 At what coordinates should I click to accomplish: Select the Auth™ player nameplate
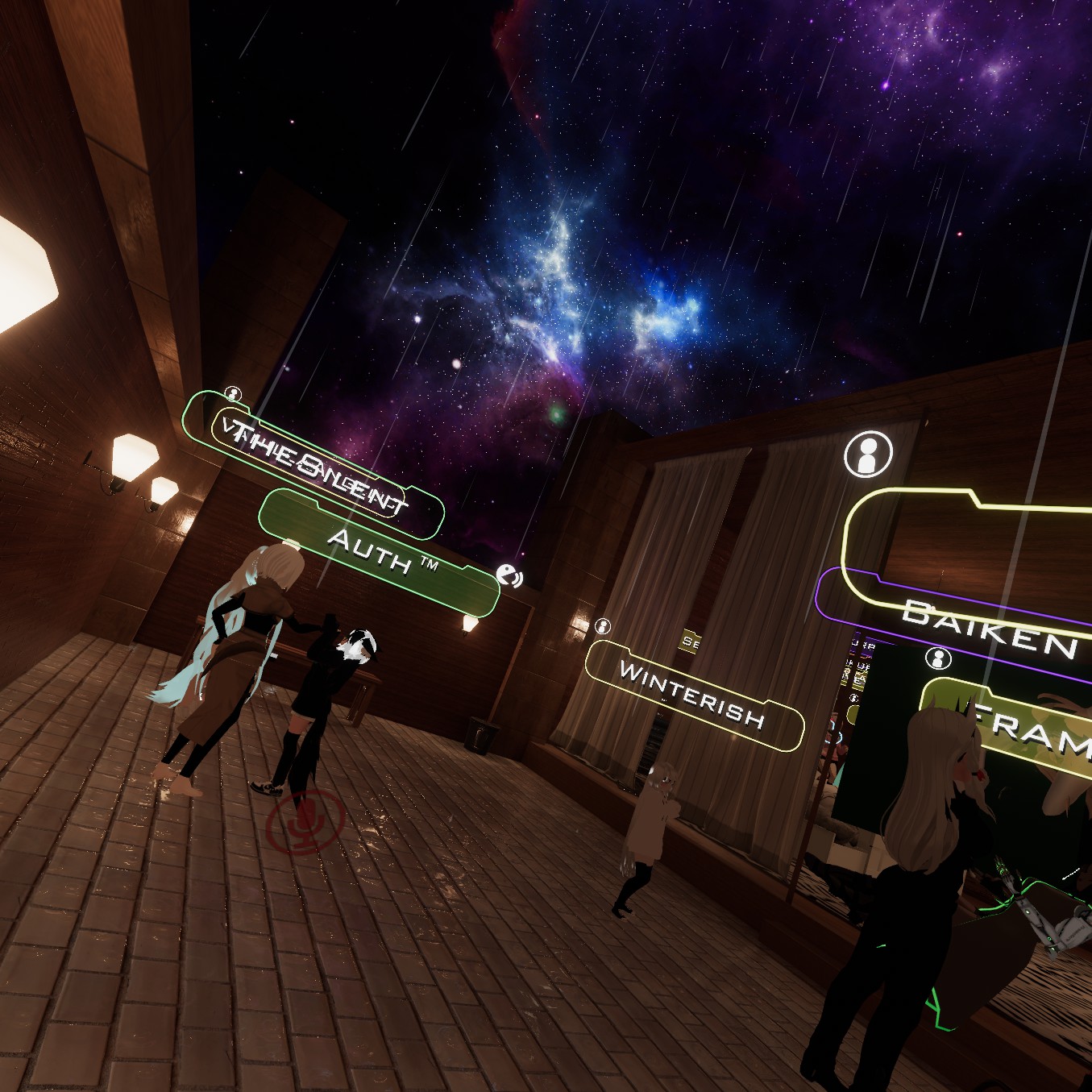coord(379,552)
